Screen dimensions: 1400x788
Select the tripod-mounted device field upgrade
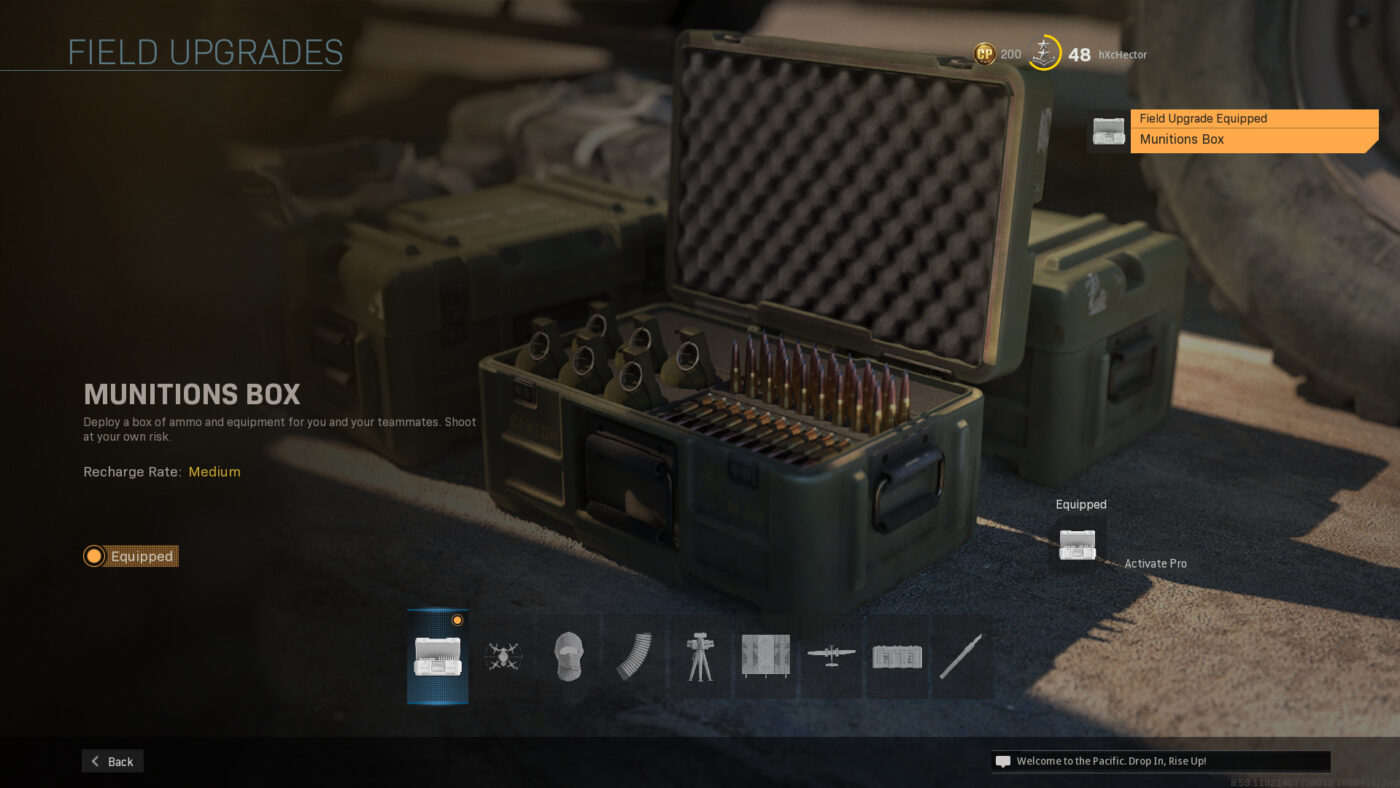click(699, 657)
